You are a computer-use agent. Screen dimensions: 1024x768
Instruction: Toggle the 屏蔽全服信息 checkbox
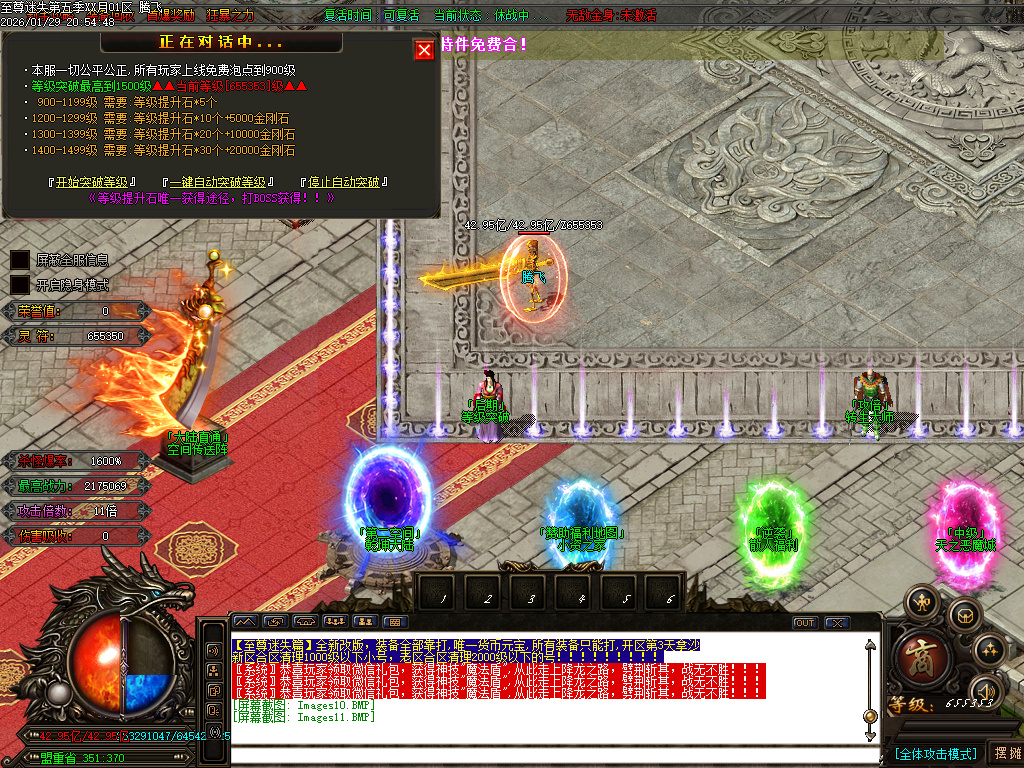[x=20, y=260]
